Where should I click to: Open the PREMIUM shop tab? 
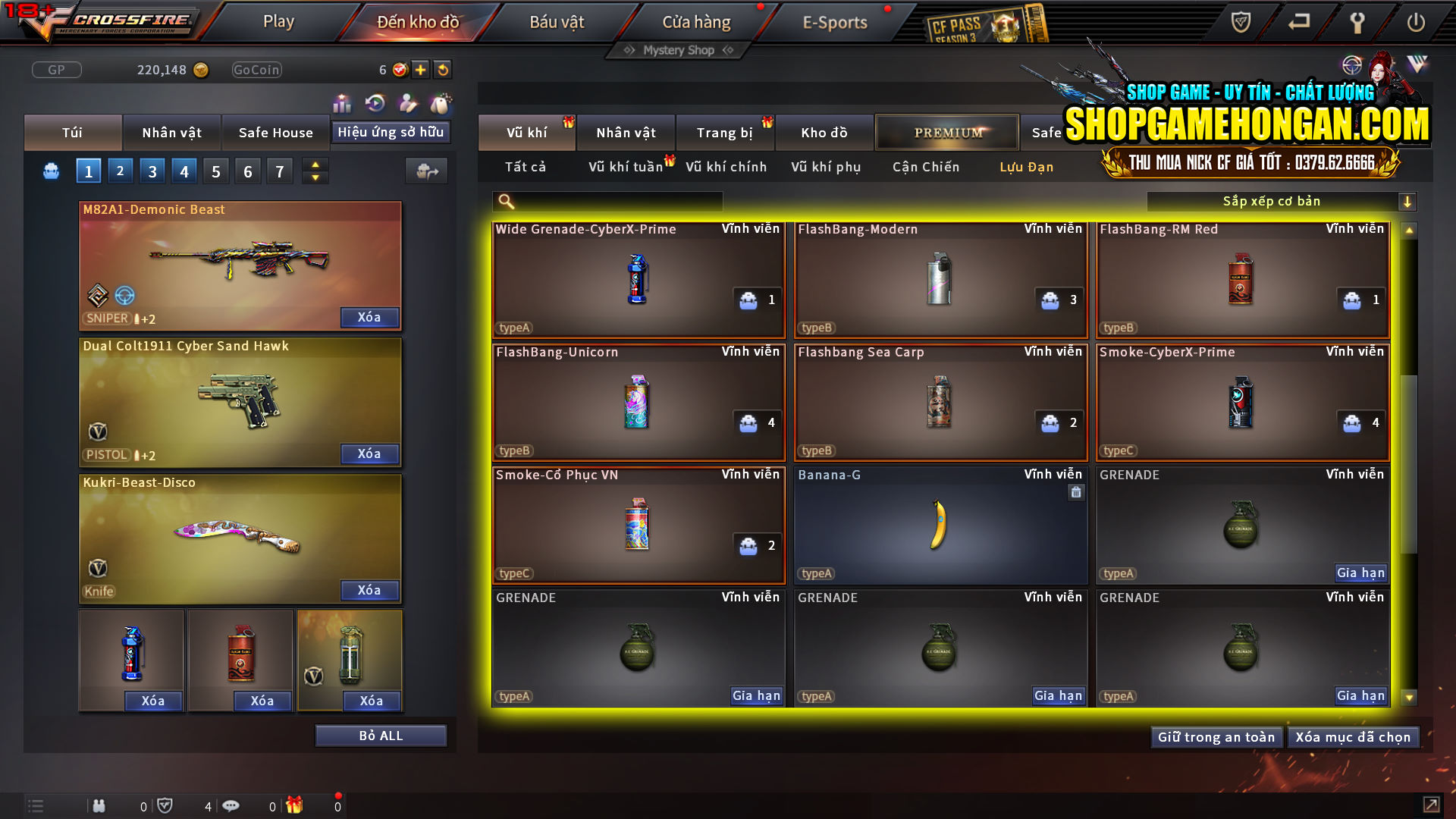947,131
